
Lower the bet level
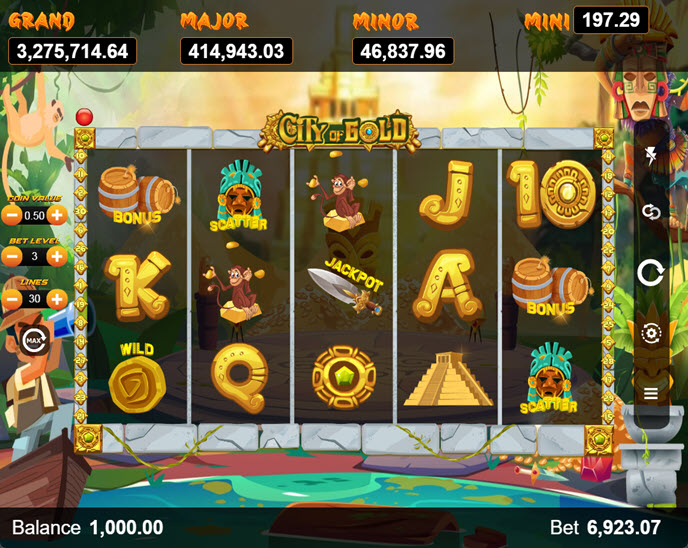(x=12, y=257)
